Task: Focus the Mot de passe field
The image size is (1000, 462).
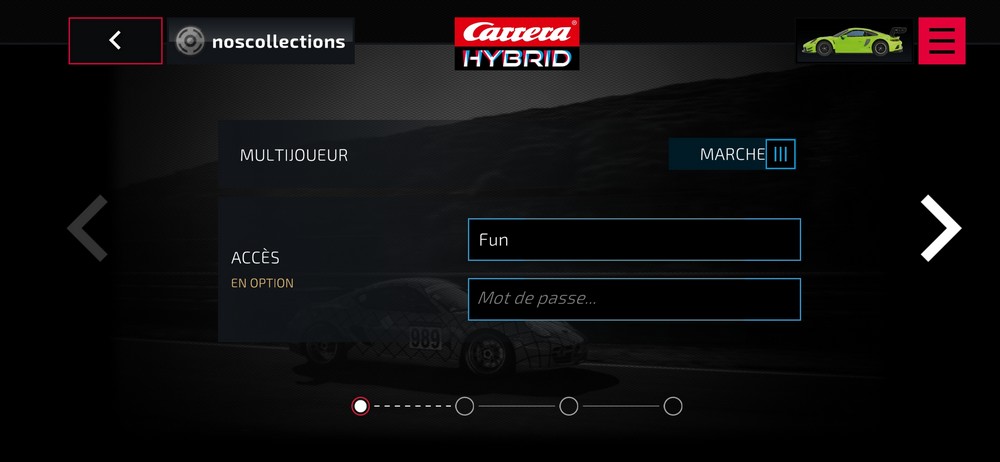Action: [634, 299]
